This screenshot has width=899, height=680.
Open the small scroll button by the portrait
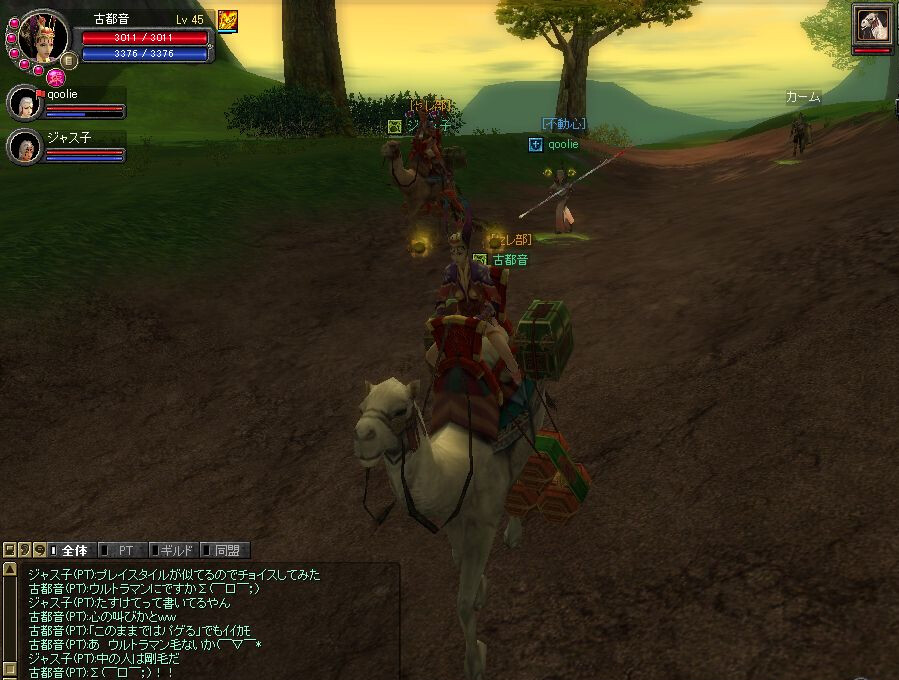click(x=71, y=60)
